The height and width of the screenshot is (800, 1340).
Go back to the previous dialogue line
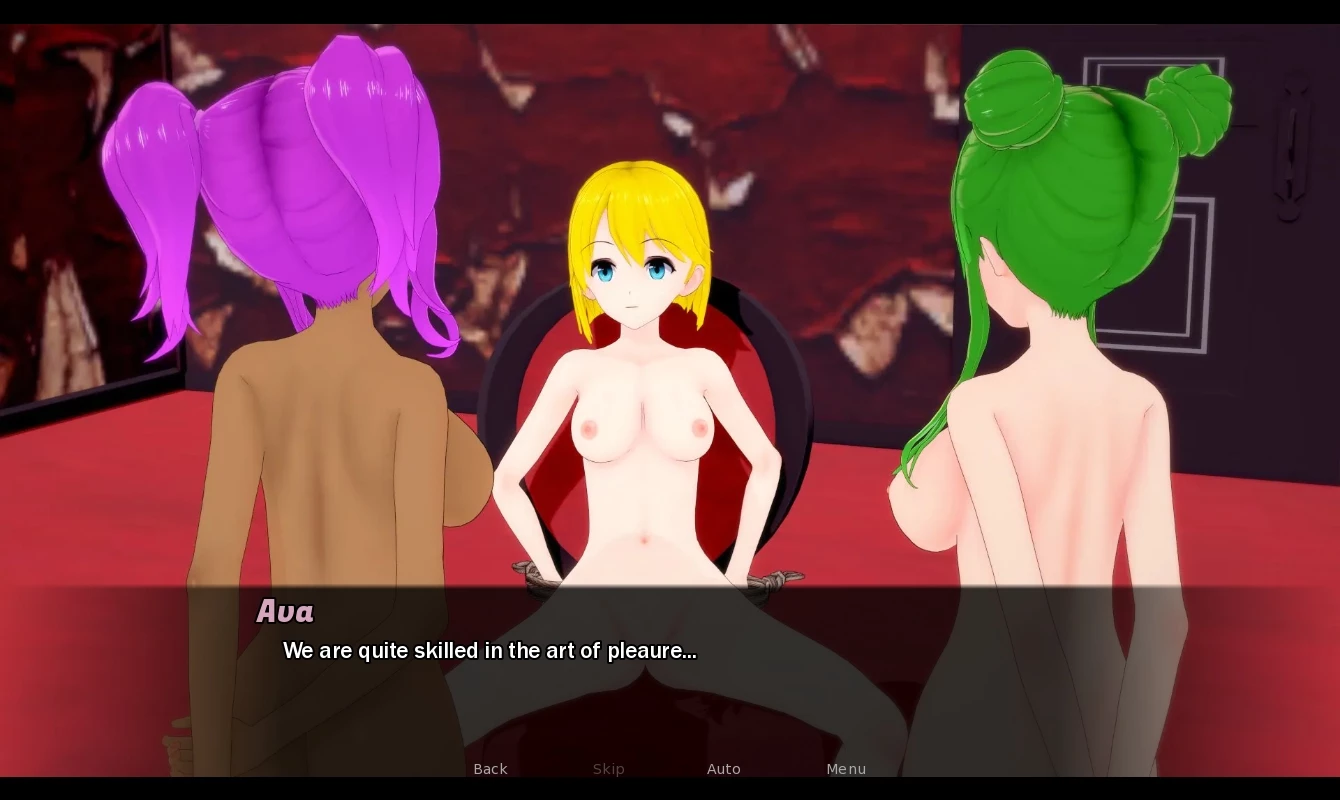coord(490,769)
